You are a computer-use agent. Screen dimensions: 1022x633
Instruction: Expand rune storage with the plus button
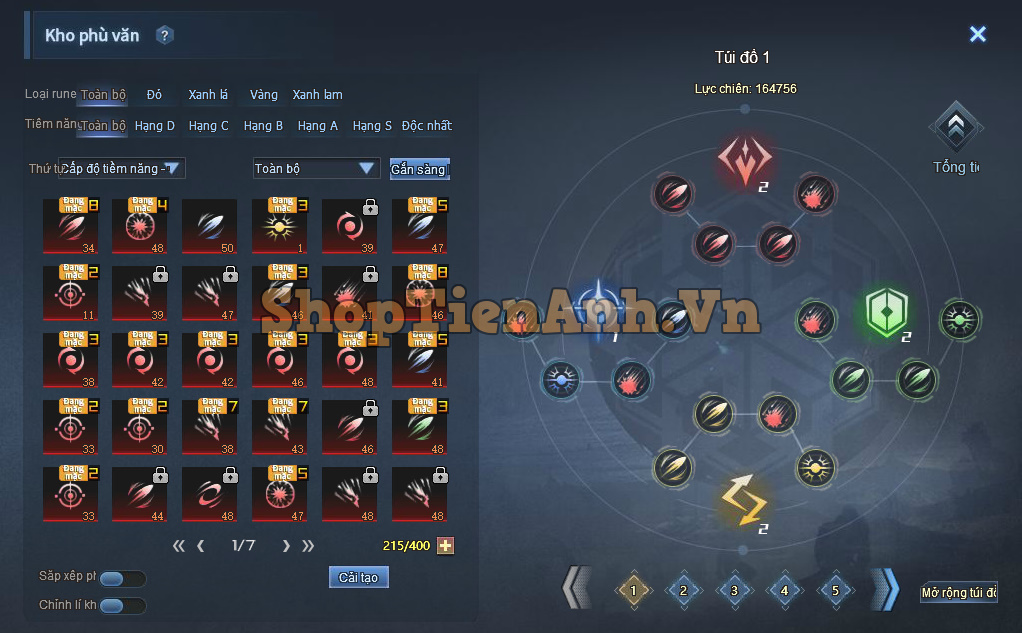coord(446,545)
